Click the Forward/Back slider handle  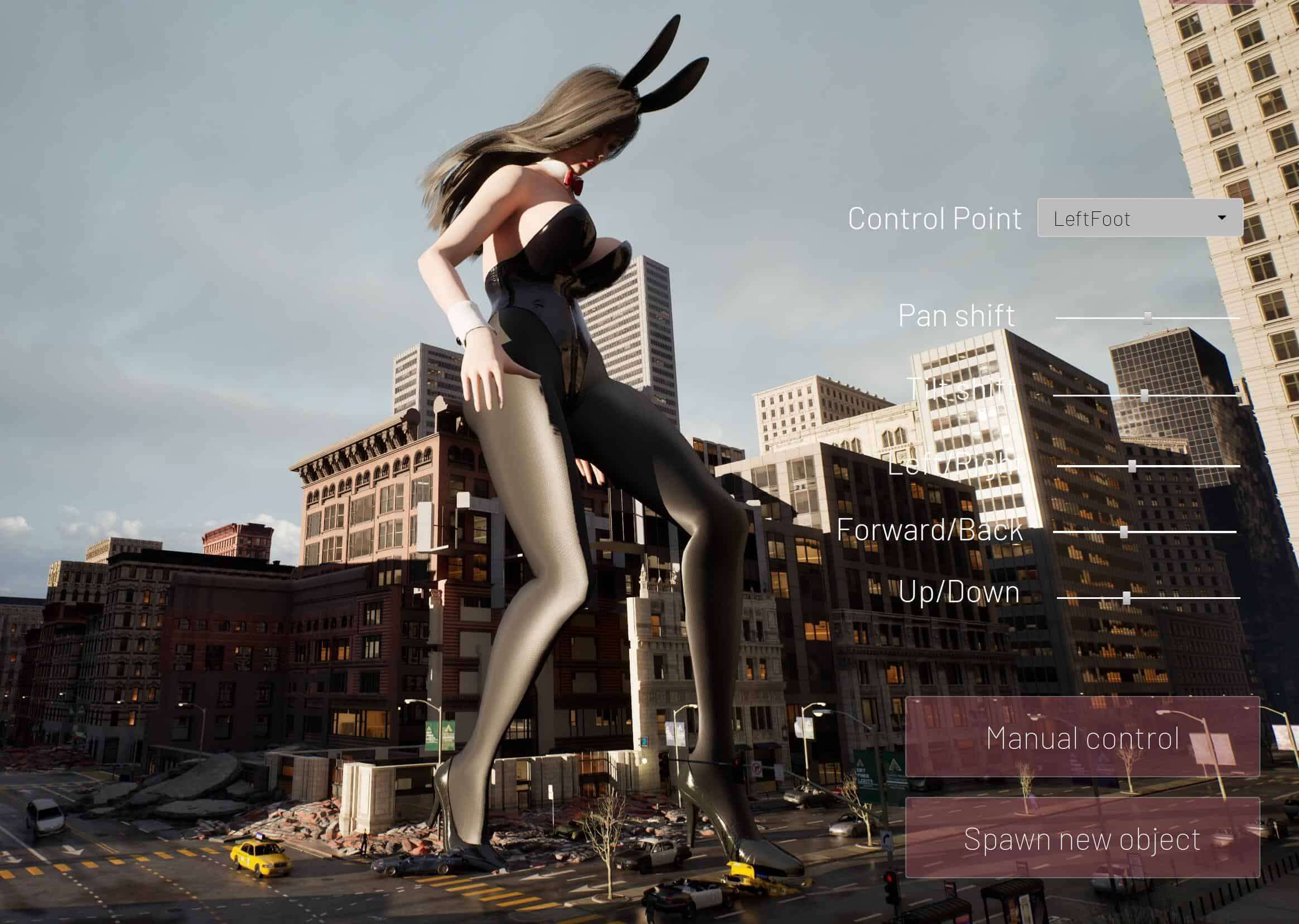coord(1124,532)
